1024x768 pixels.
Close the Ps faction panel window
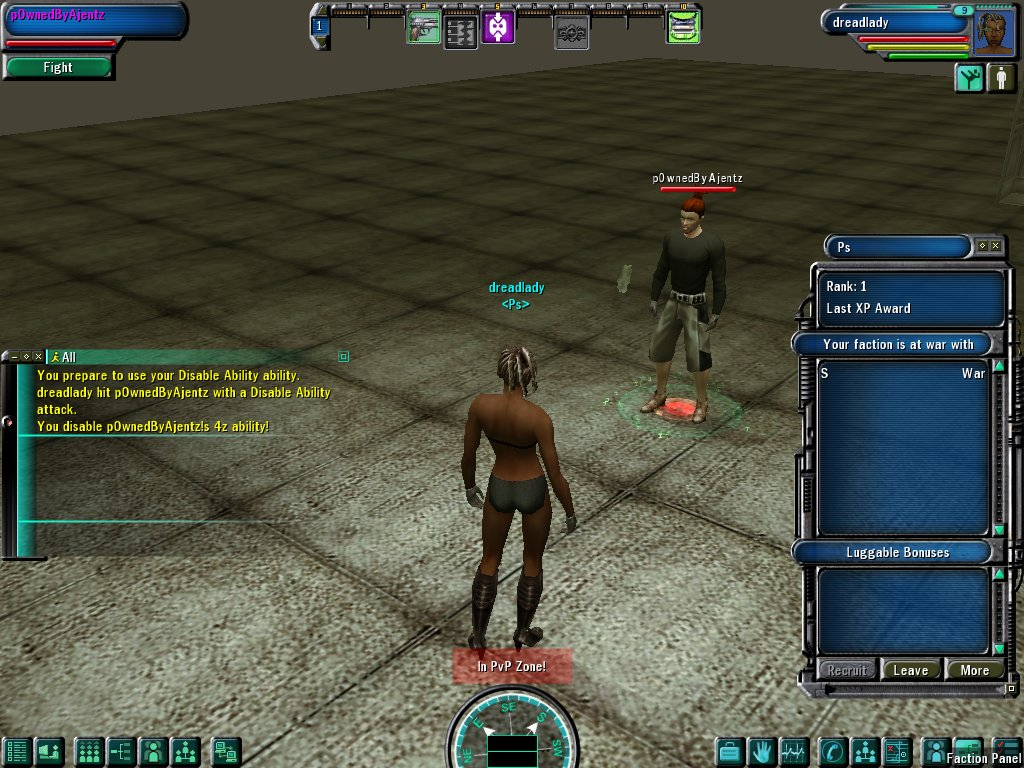[x=995, y=246]
